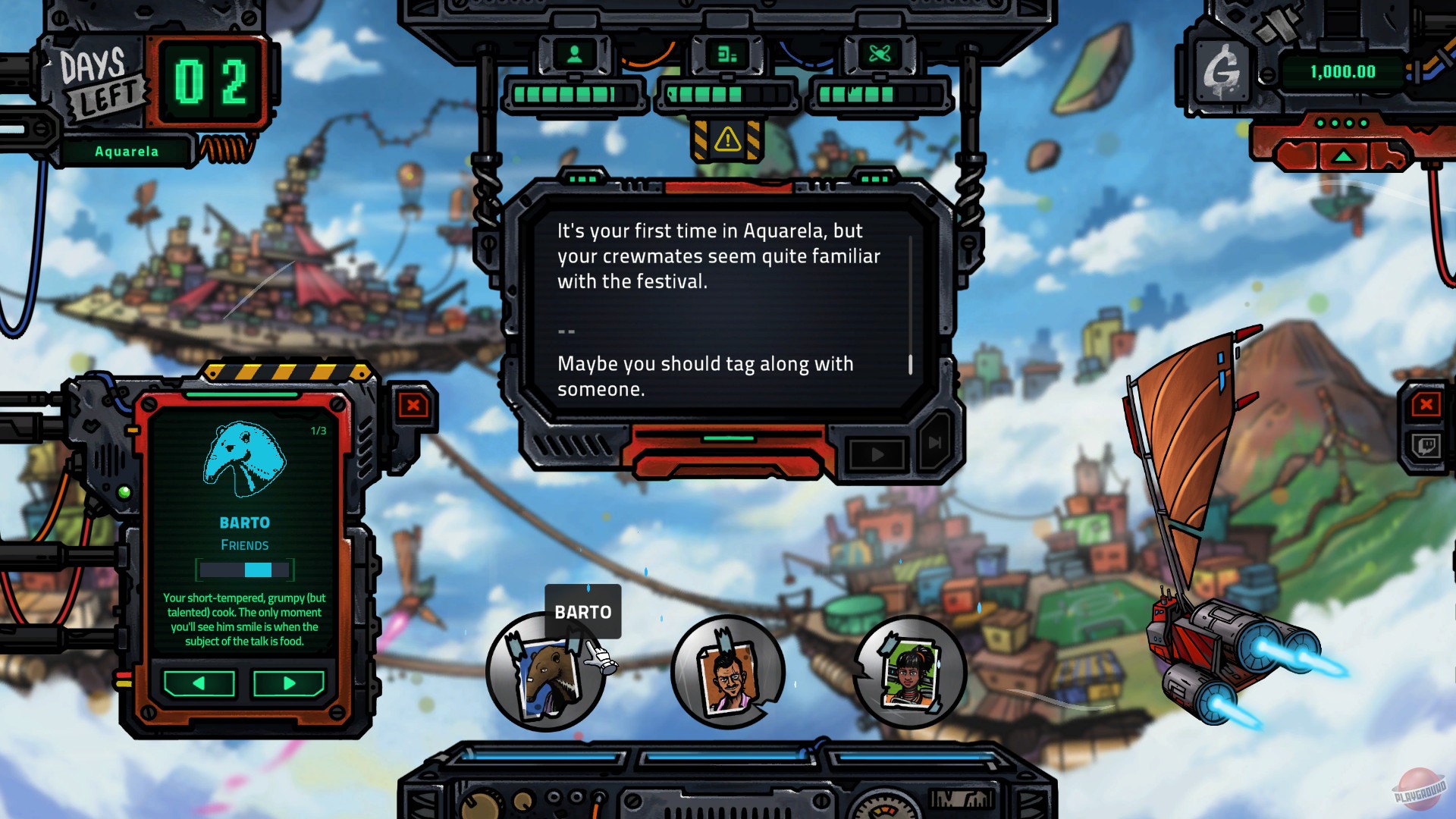
Task: Browse to previous portrait with the left arrow
Action: [199, 683]
